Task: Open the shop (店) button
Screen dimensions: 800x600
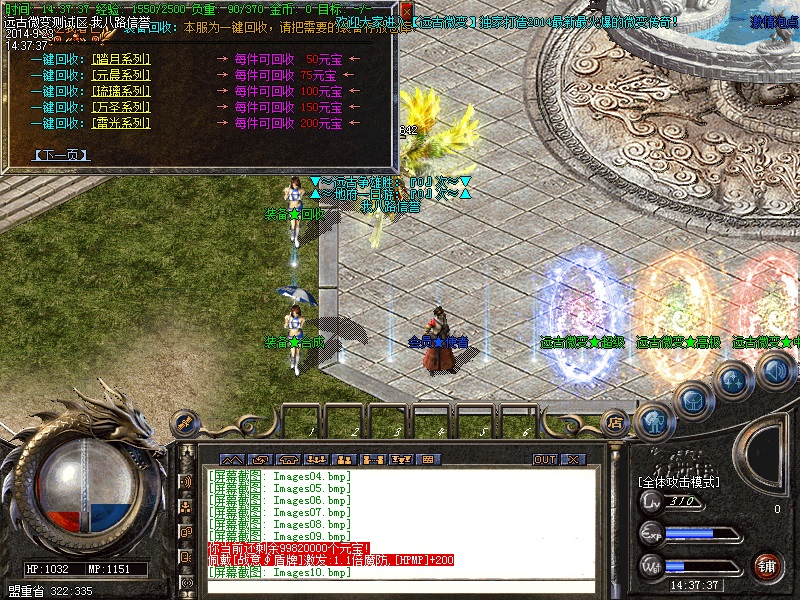Action: click(616, 423)
